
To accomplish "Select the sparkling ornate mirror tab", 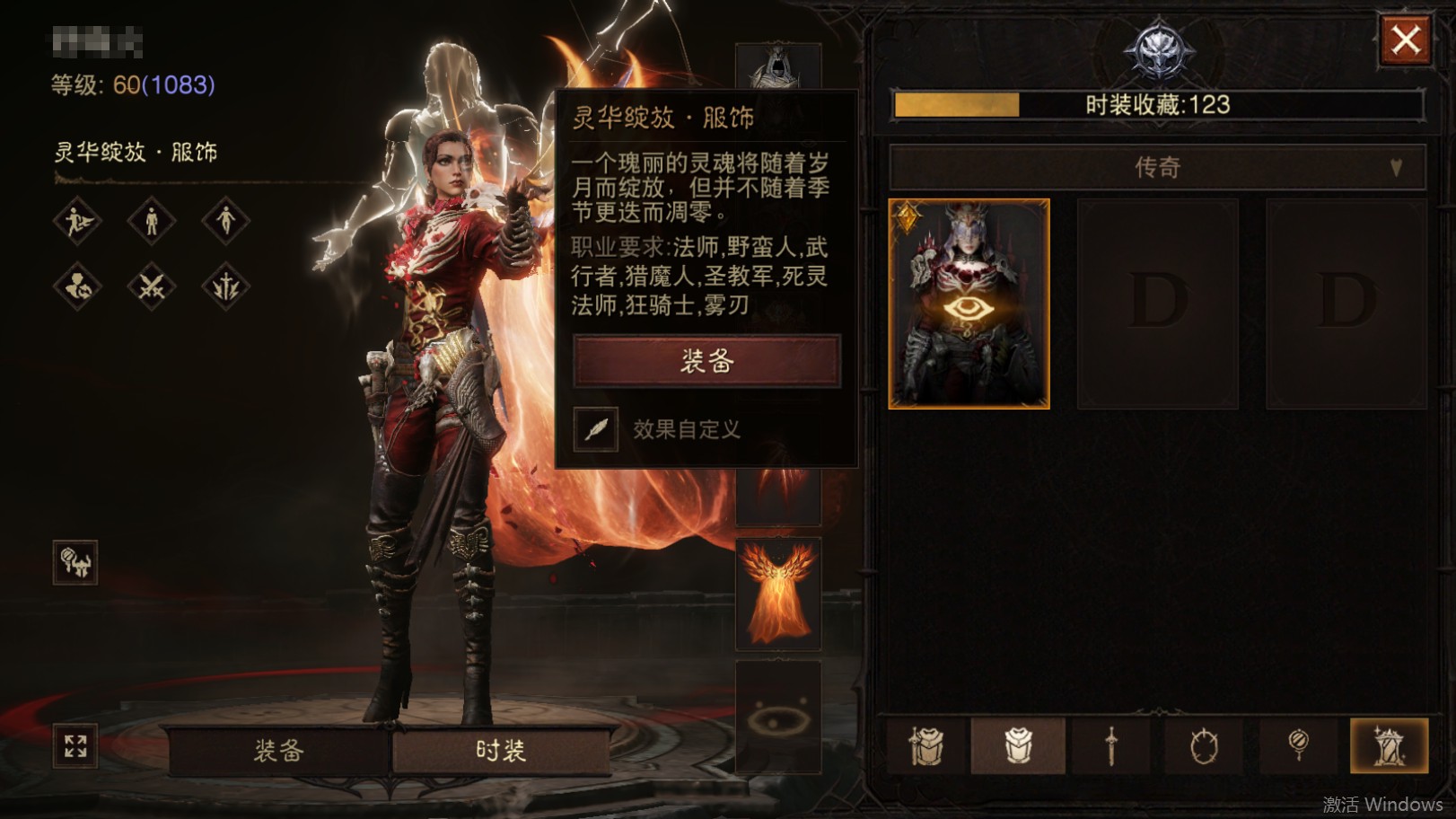I will pyautogui.click(x=1389, y=745).
